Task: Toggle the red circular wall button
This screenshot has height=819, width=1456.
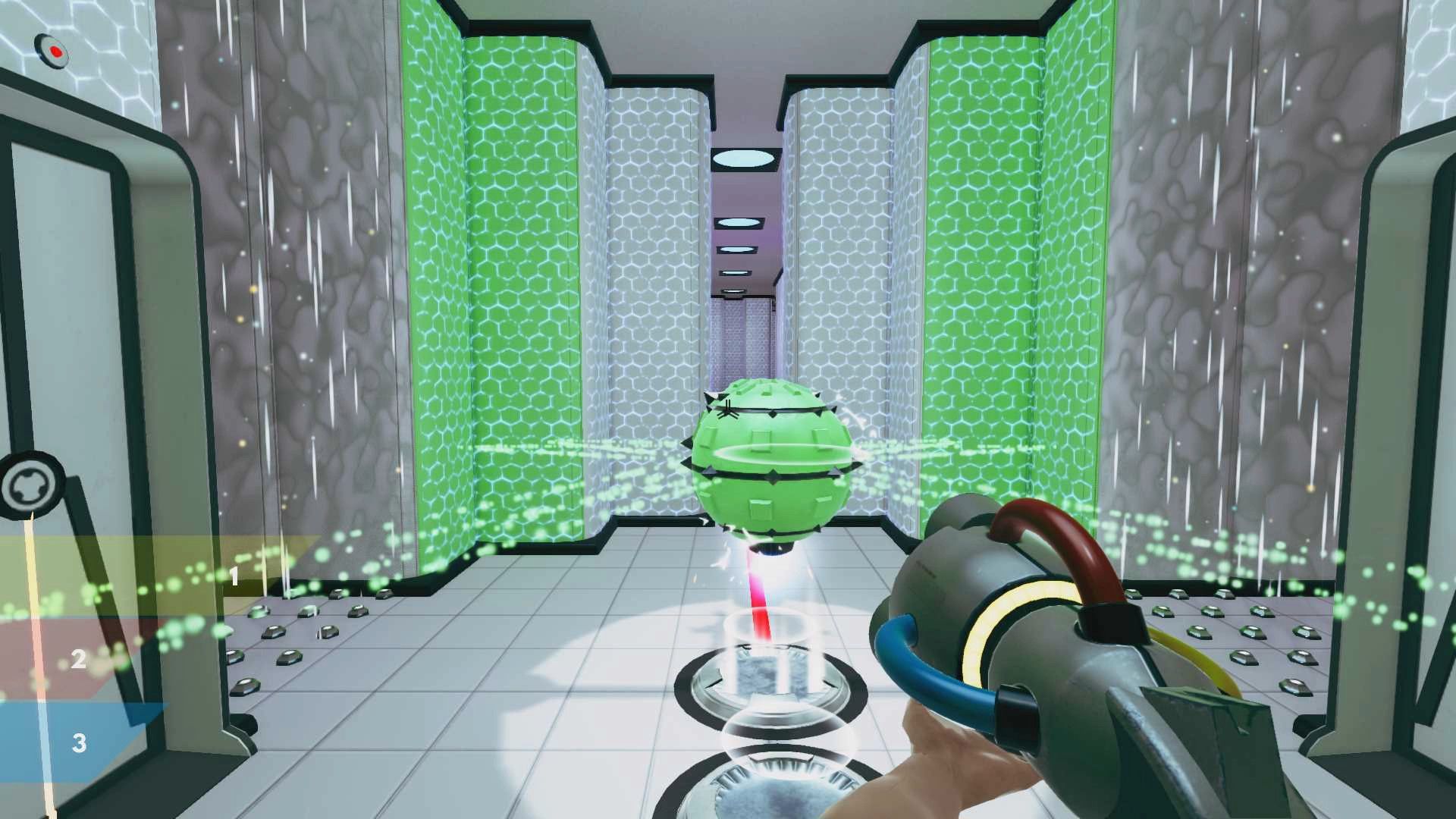Action: (53, 50)
